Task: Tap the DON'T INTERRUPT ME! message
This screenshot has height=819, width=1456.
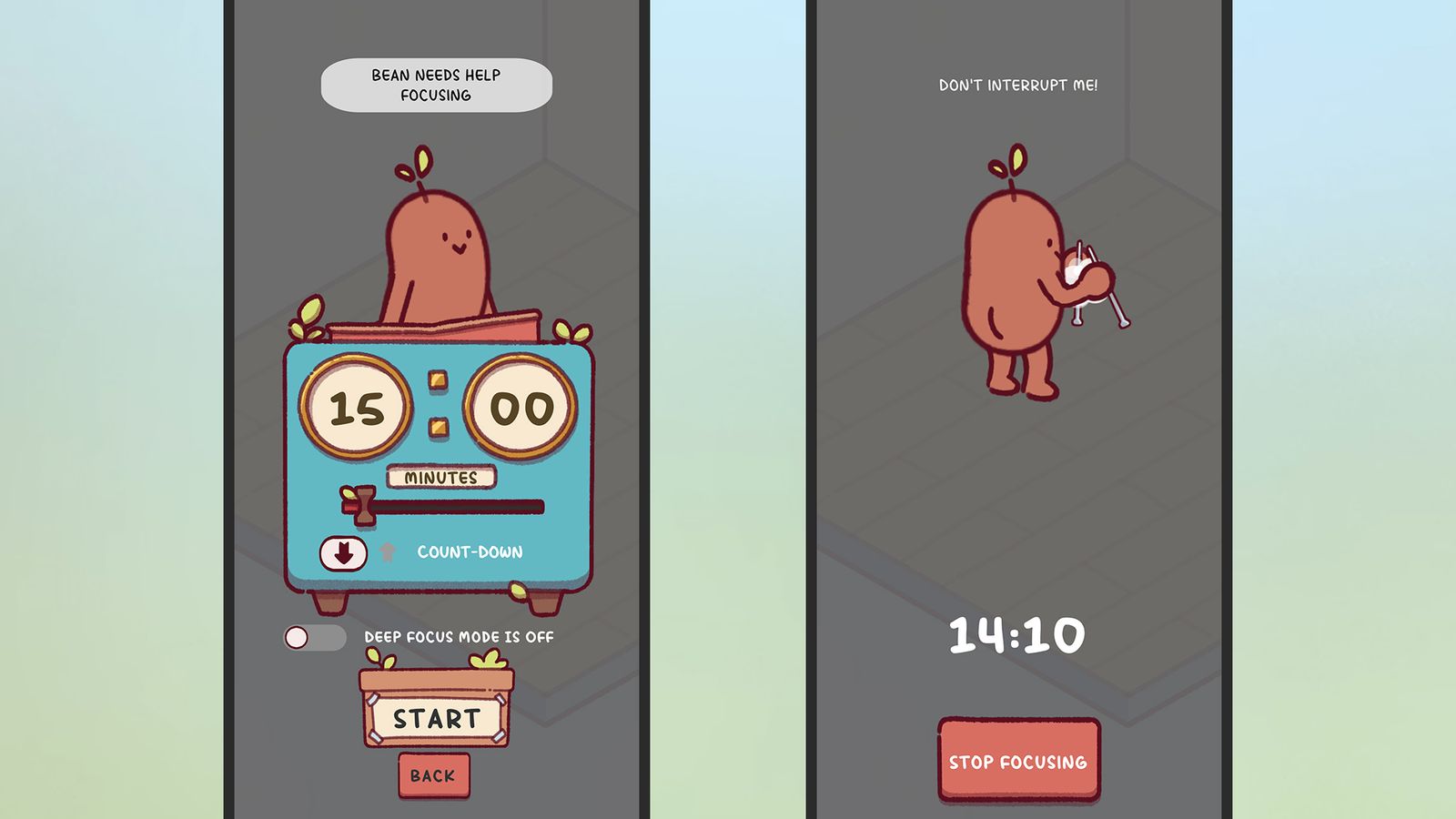Action: 1019,84
